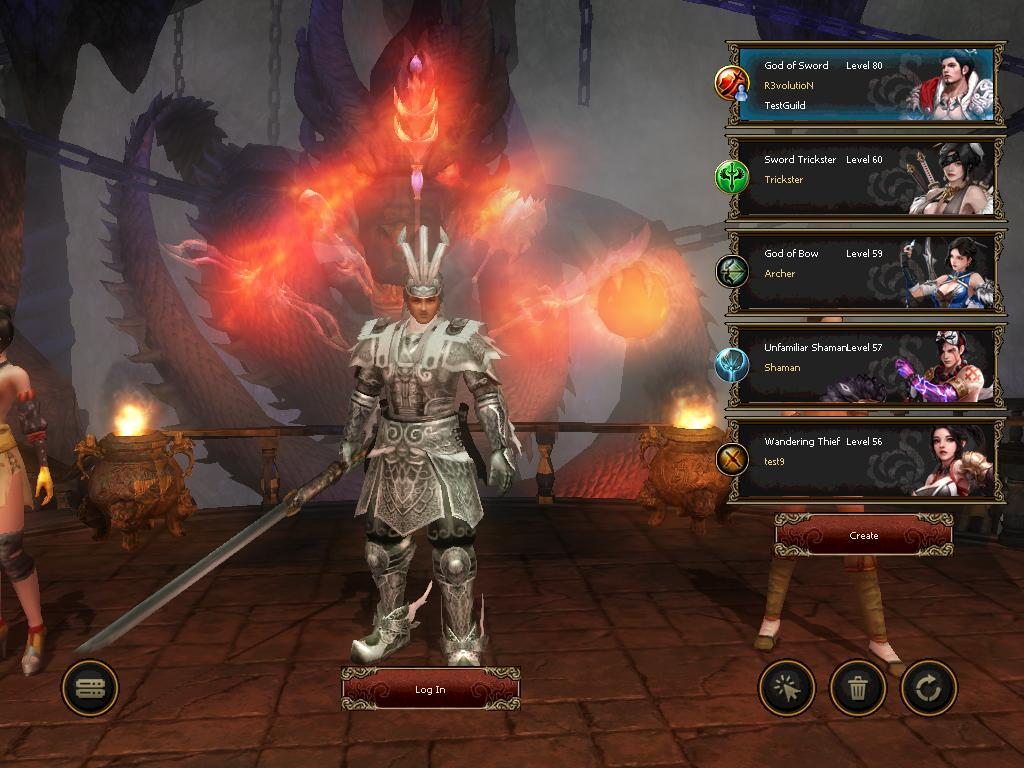Image resolution: width=1024 pixels, height=768 pixels.
Task: Choose the Sword Trickster level 60 character
Action: tap(864, 178)
